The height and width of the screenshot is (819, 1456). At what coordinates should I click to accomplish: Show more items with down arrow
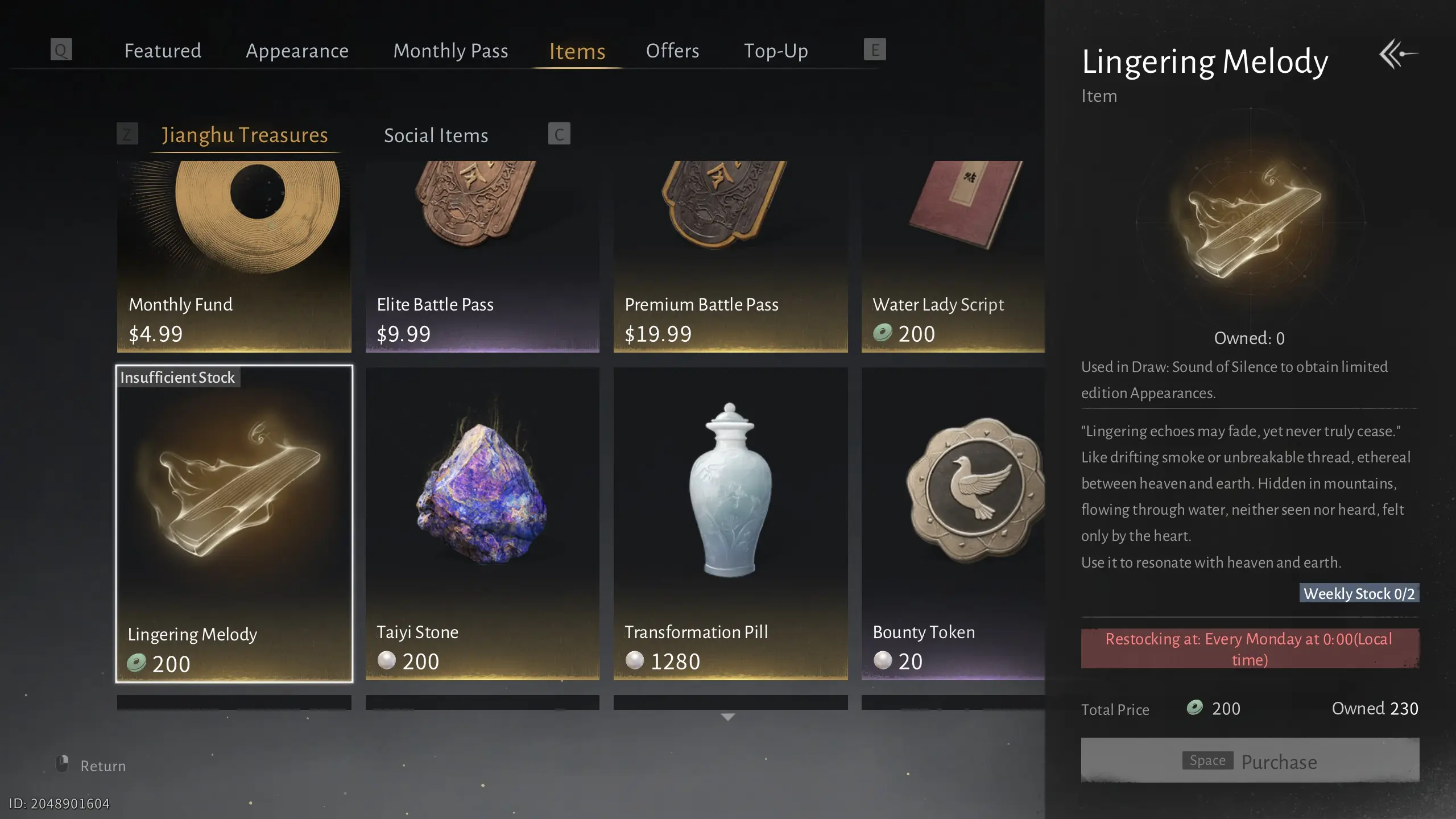coord(728,717)
